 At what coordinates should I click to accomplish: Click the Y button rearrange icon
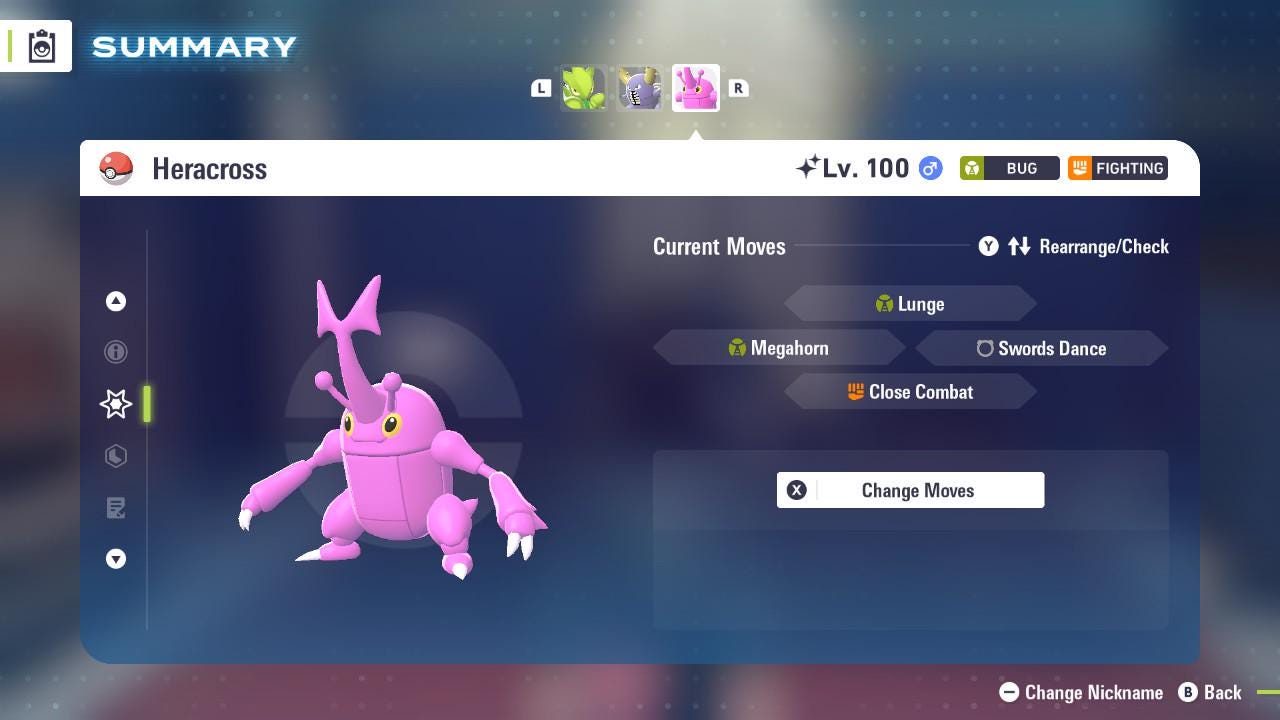pos(988,246)
